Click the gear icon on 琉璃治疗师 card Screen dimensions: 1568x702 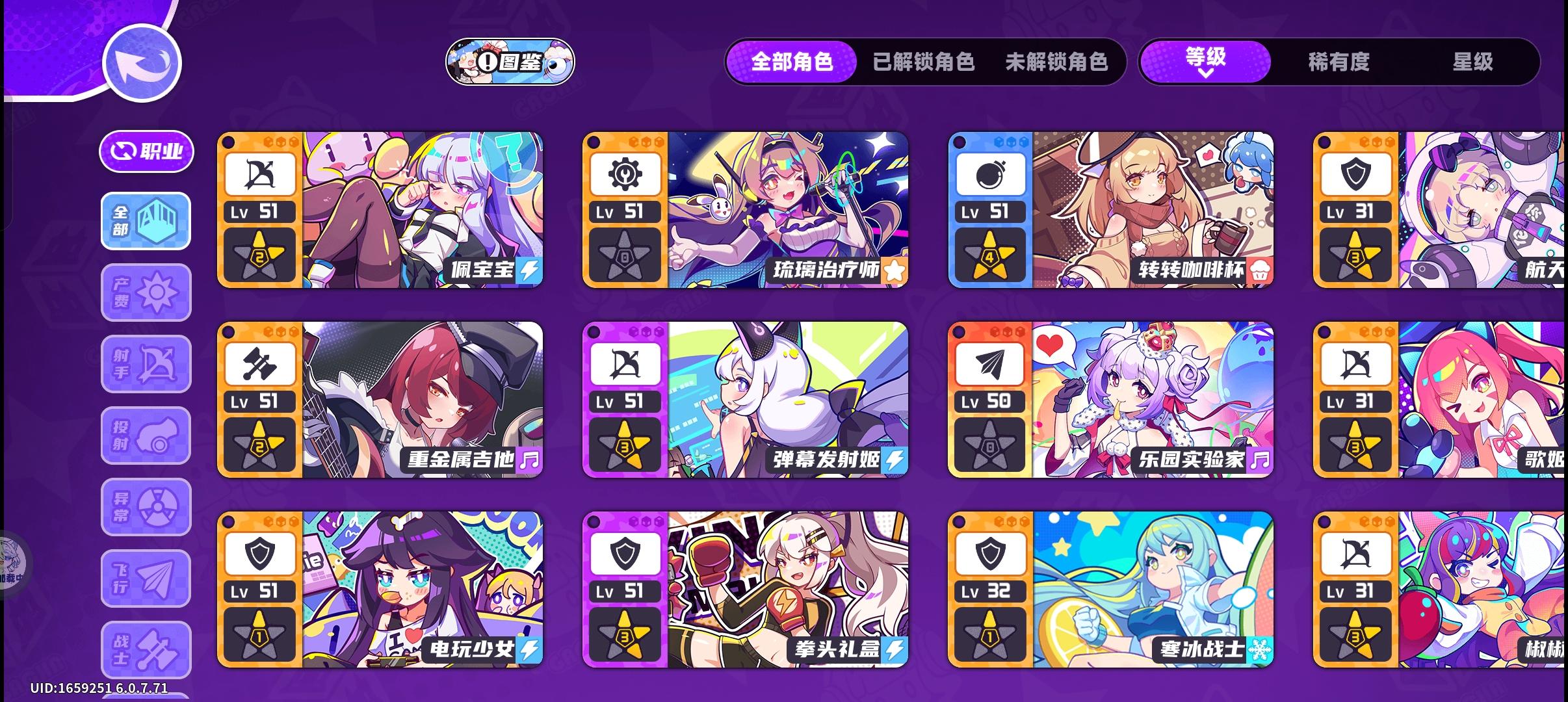625,172
